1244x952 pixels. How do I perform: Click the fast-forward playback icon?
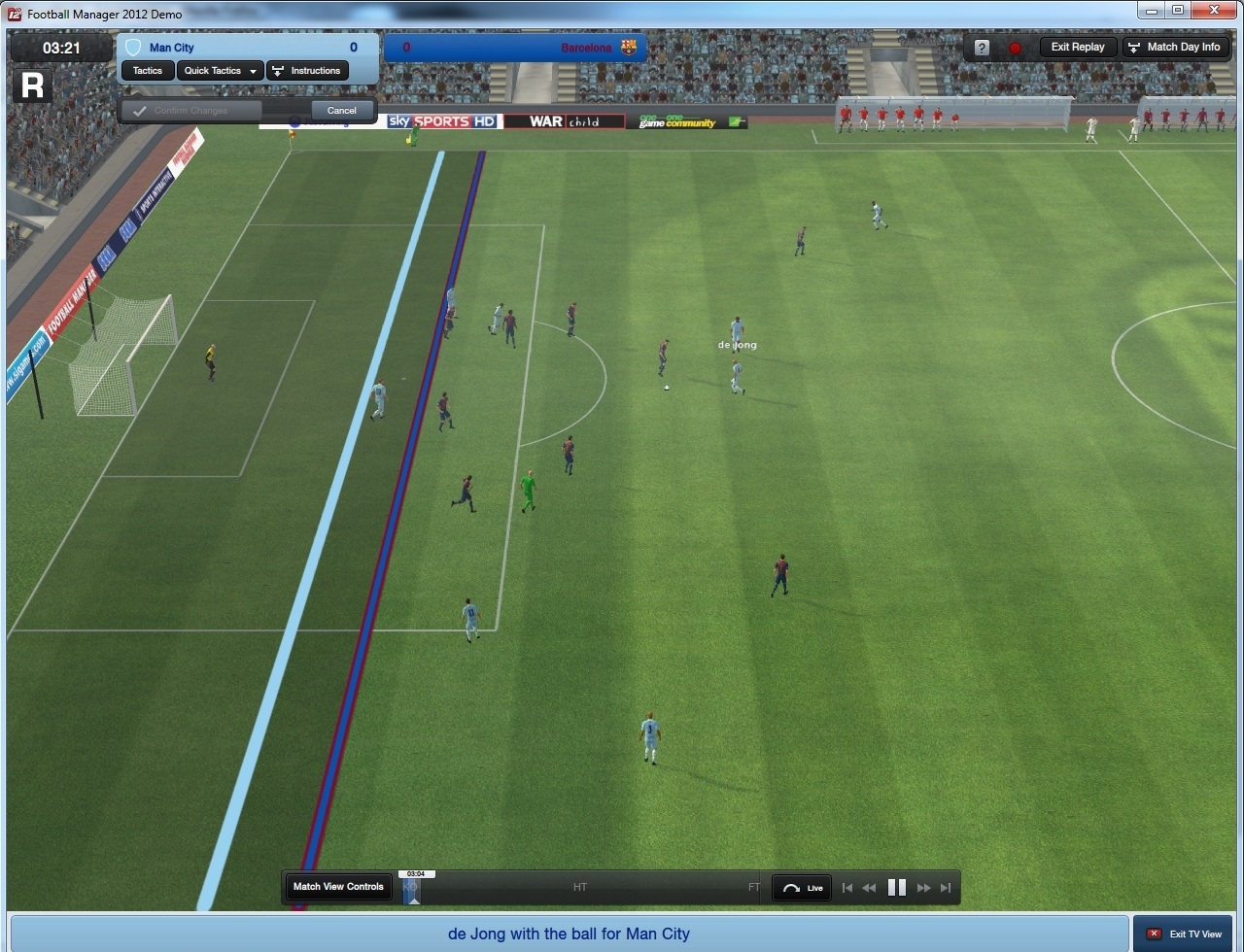(x=921, y=887)
